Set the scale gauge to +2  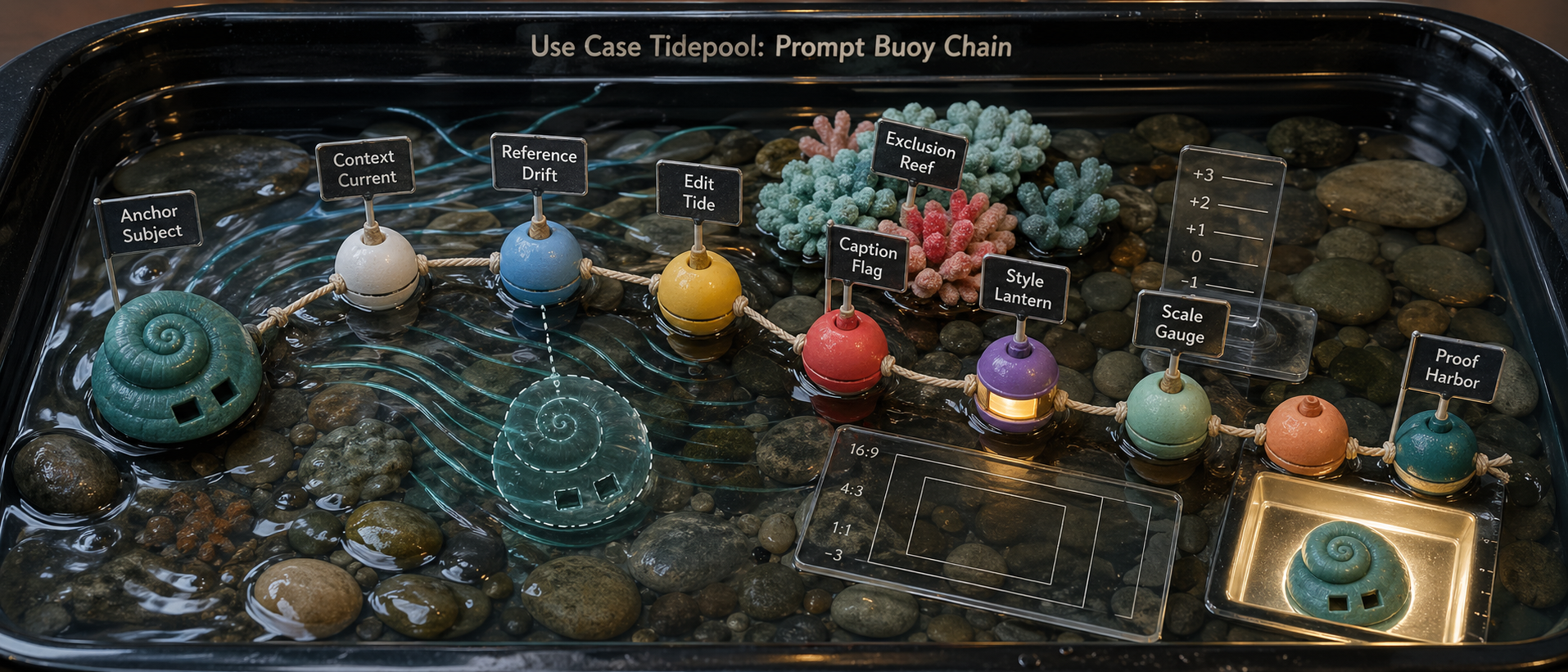1200,203
